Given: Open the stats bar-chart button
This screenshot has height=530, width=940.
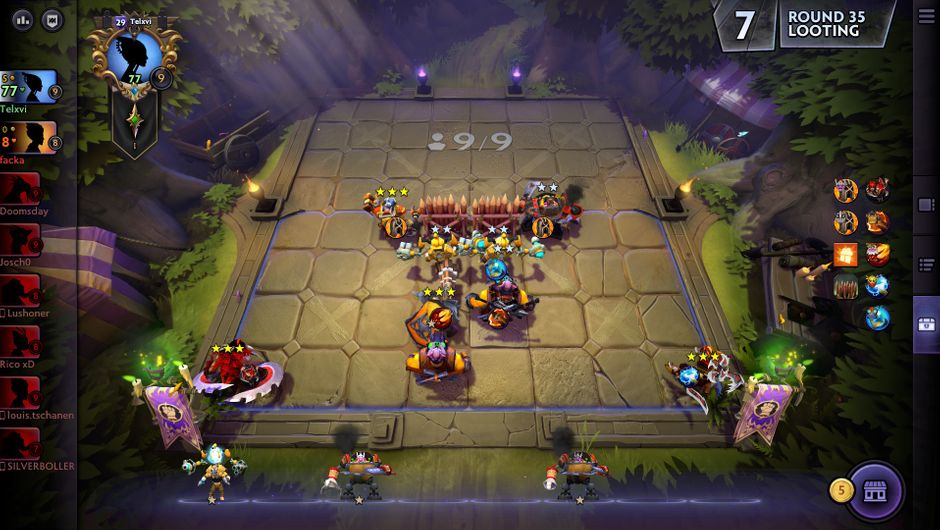Looking at the screenshot, I should (x=22, y=19).
